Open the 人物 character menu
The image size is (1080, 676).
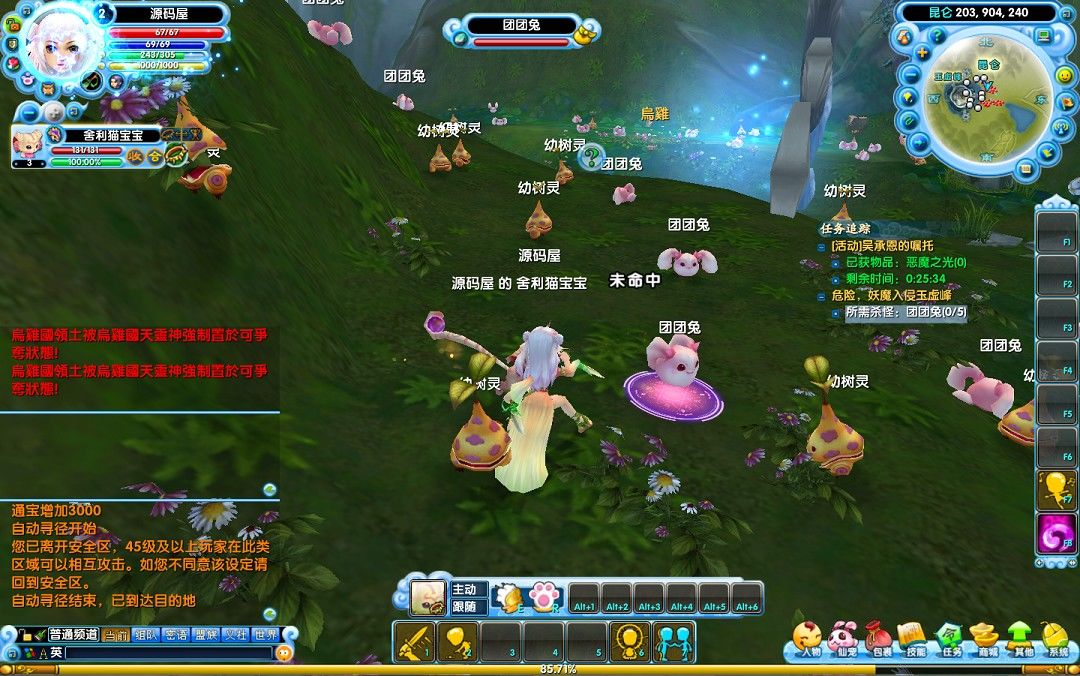(809, 639)
